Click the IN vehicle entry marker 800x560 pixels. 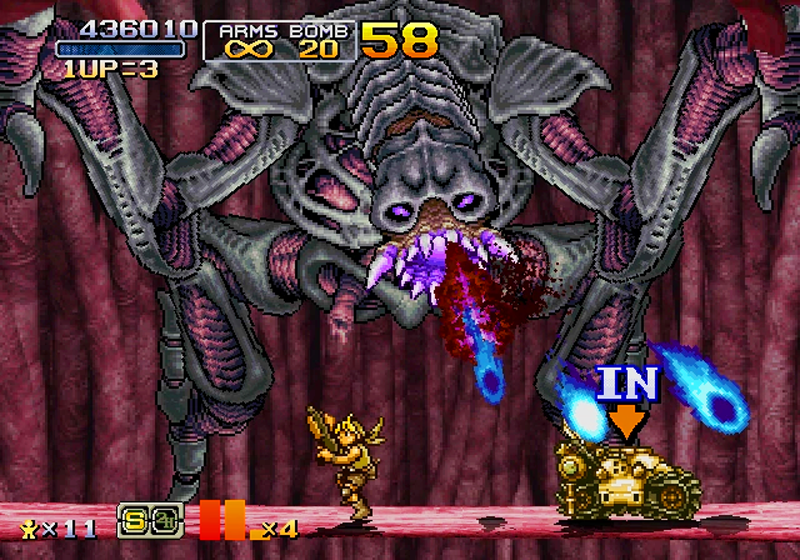(x=628, y=396)
